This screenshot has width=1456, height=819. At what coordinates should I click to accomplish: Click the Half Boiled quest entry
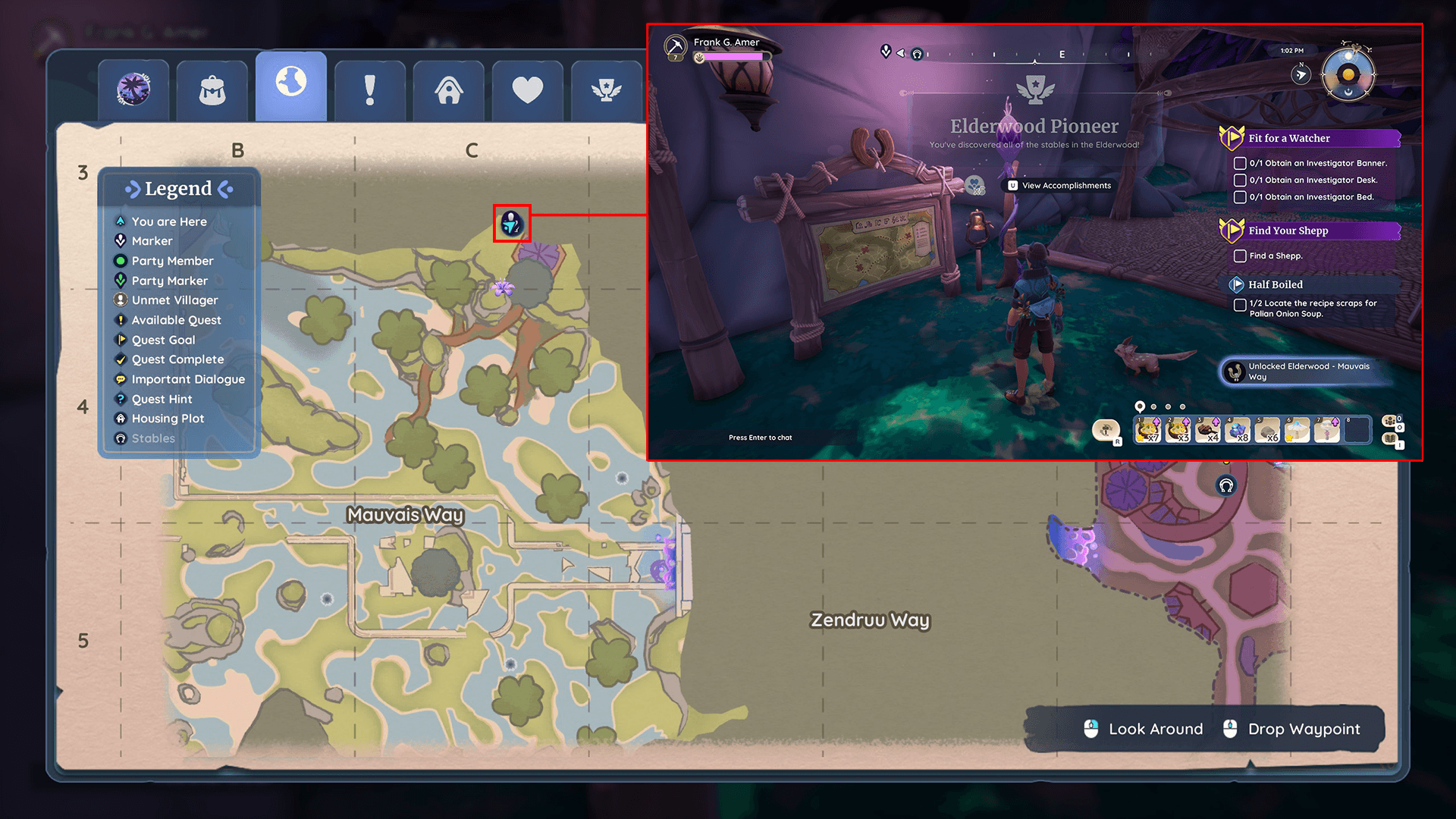pos(1276,284)
